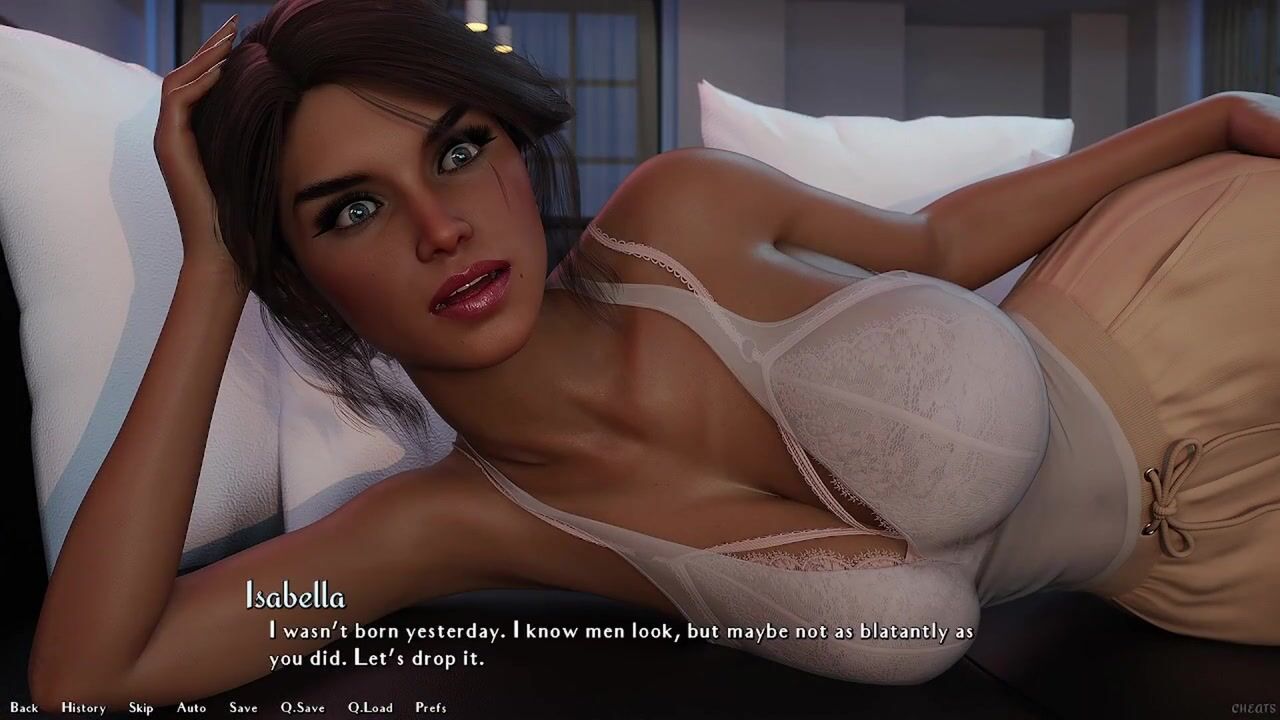Open the Cheats menu

[x=1253, y=708]
